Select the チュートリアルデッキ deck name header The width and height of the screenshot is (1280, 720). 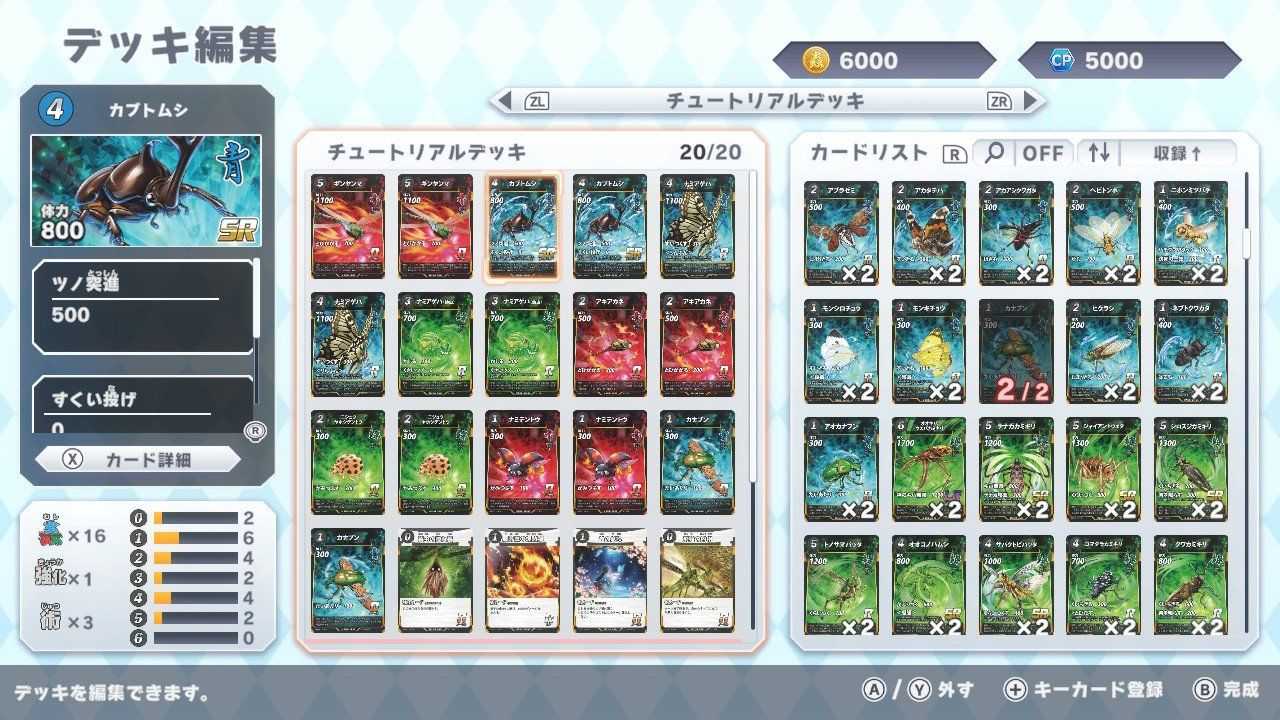coord(765,100)
